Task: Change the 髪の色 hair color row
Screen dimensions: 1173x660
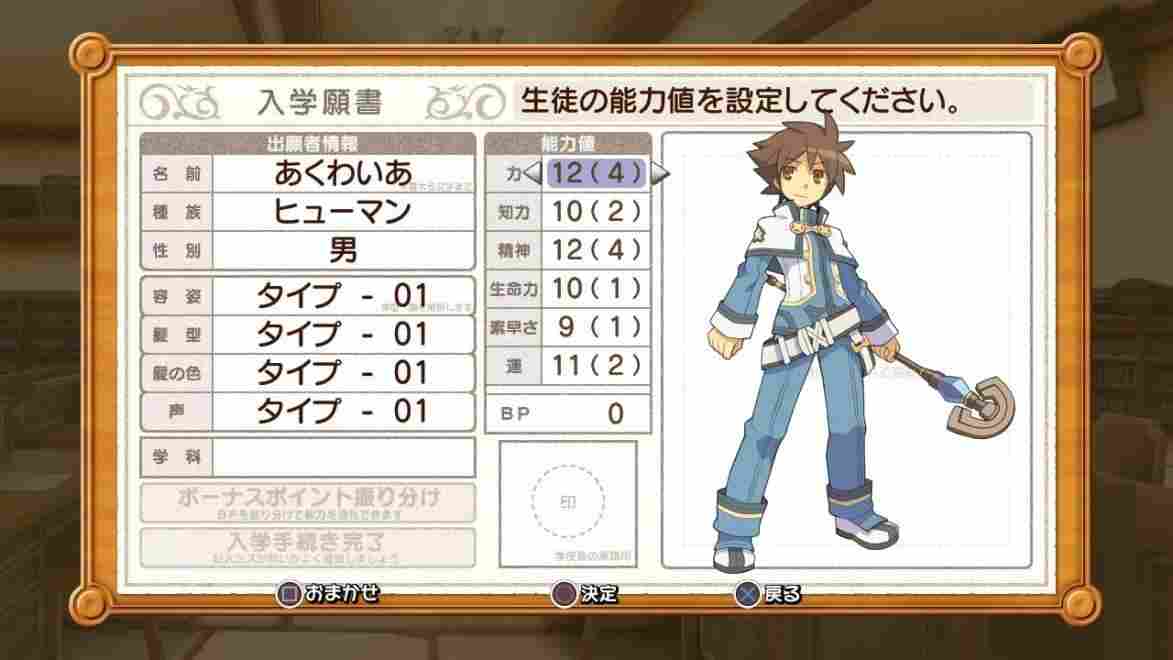Action: (x=342, y=372)
